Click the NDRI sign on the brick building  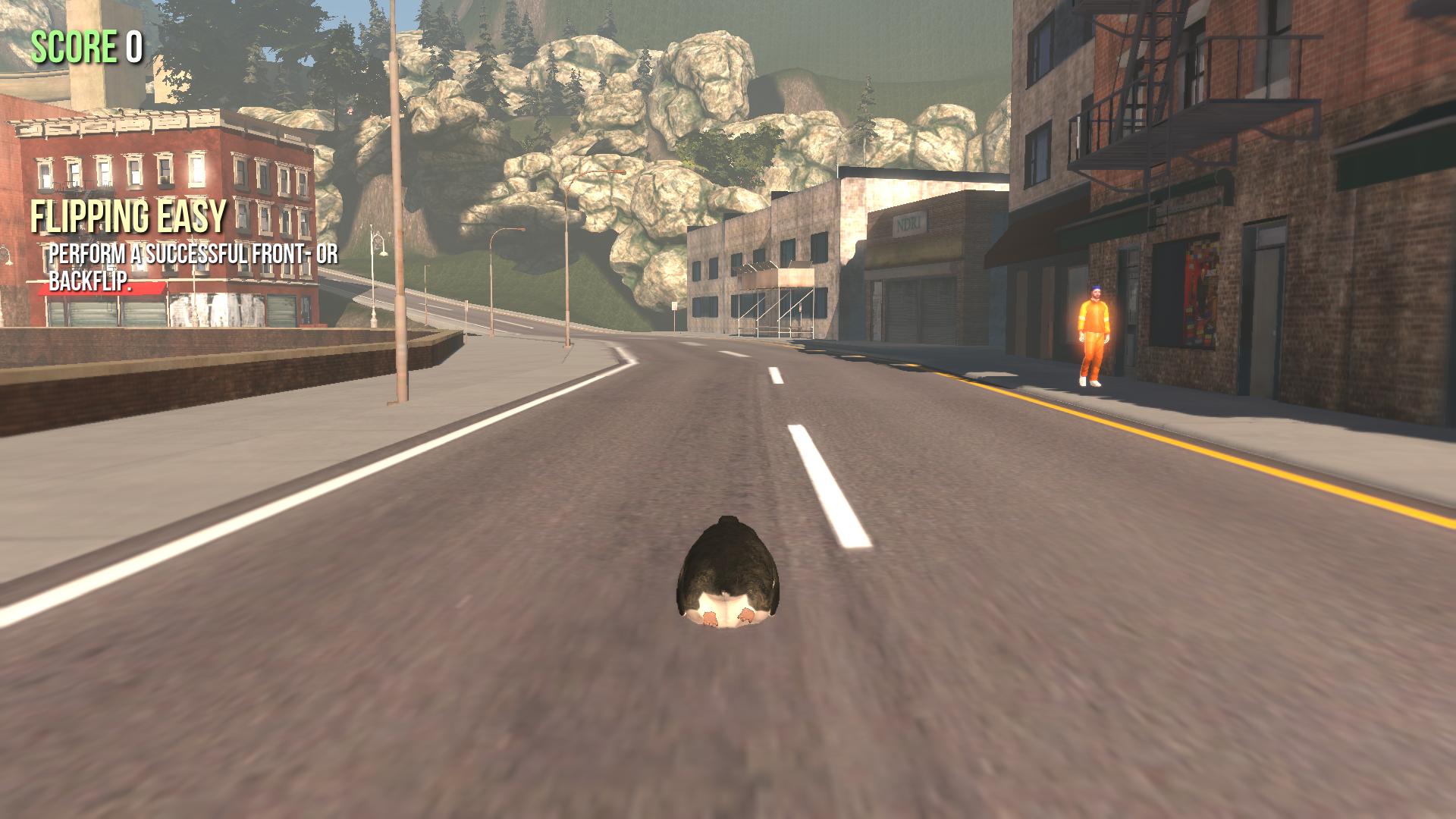click(908, 223)
